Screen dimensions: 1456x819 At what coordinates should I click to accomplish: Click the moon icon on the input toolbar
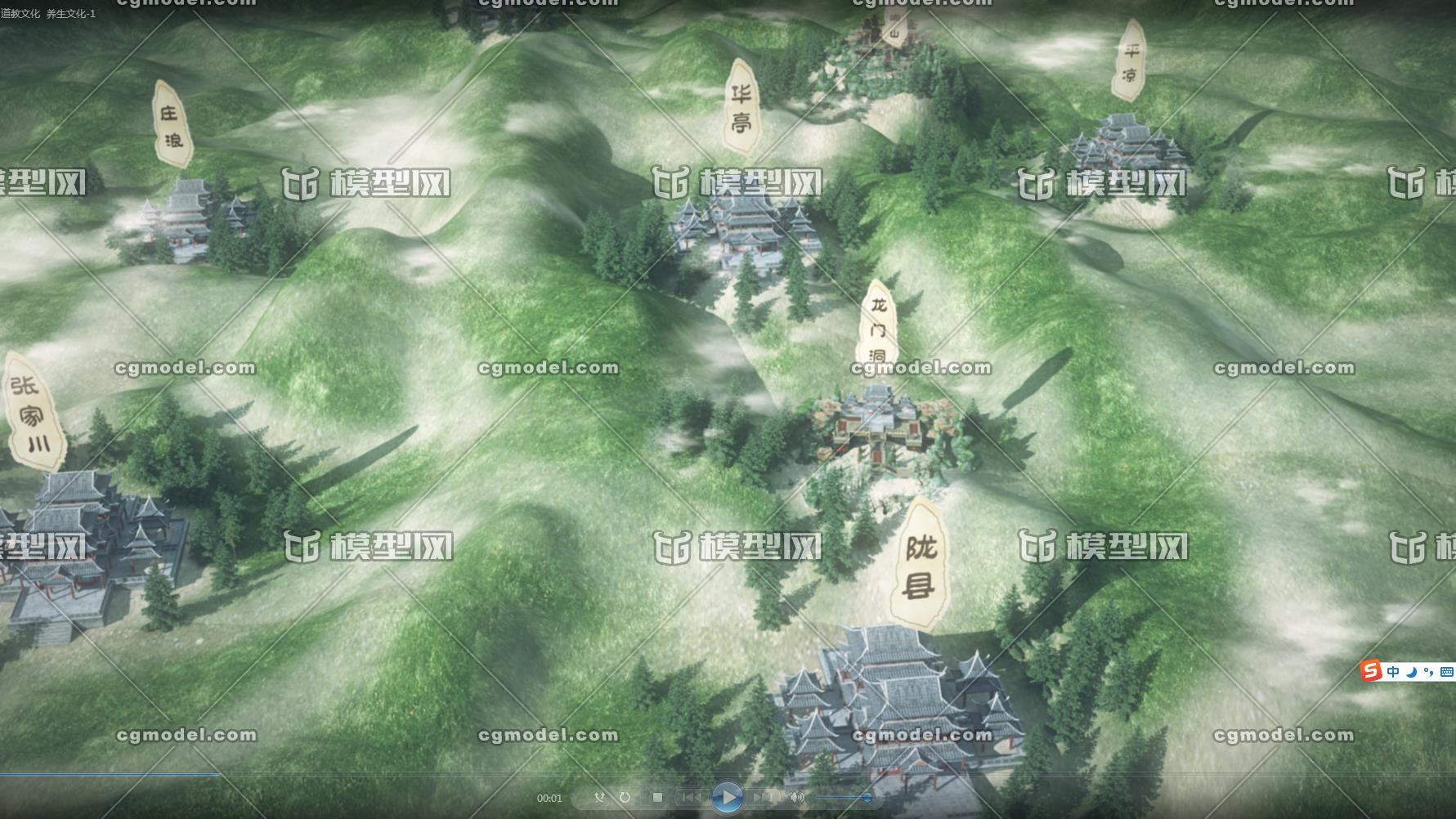pyautogui.click(x=1411, y=672)
